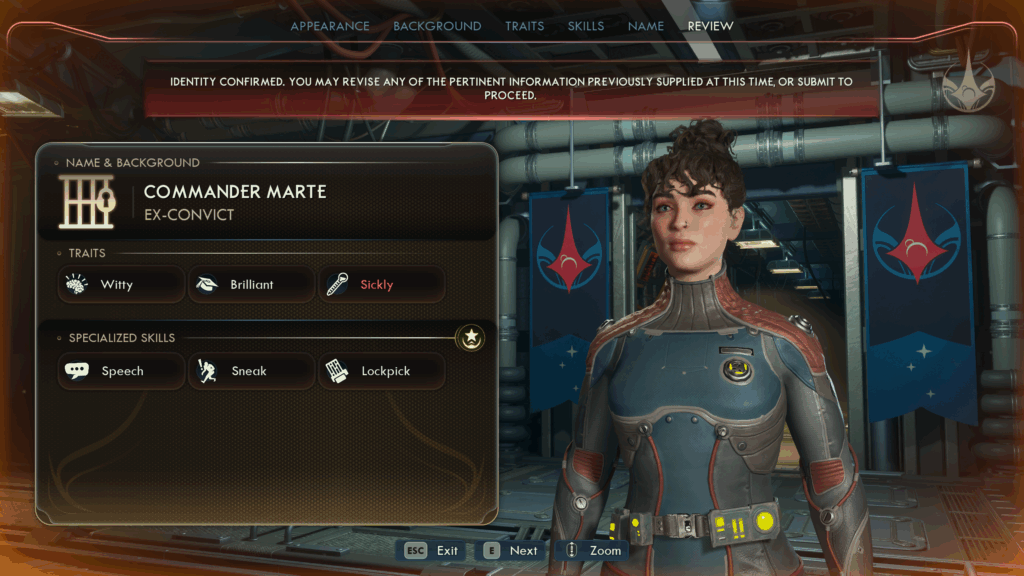Click the Lockpick specialized skill

[x=382, y=371]
